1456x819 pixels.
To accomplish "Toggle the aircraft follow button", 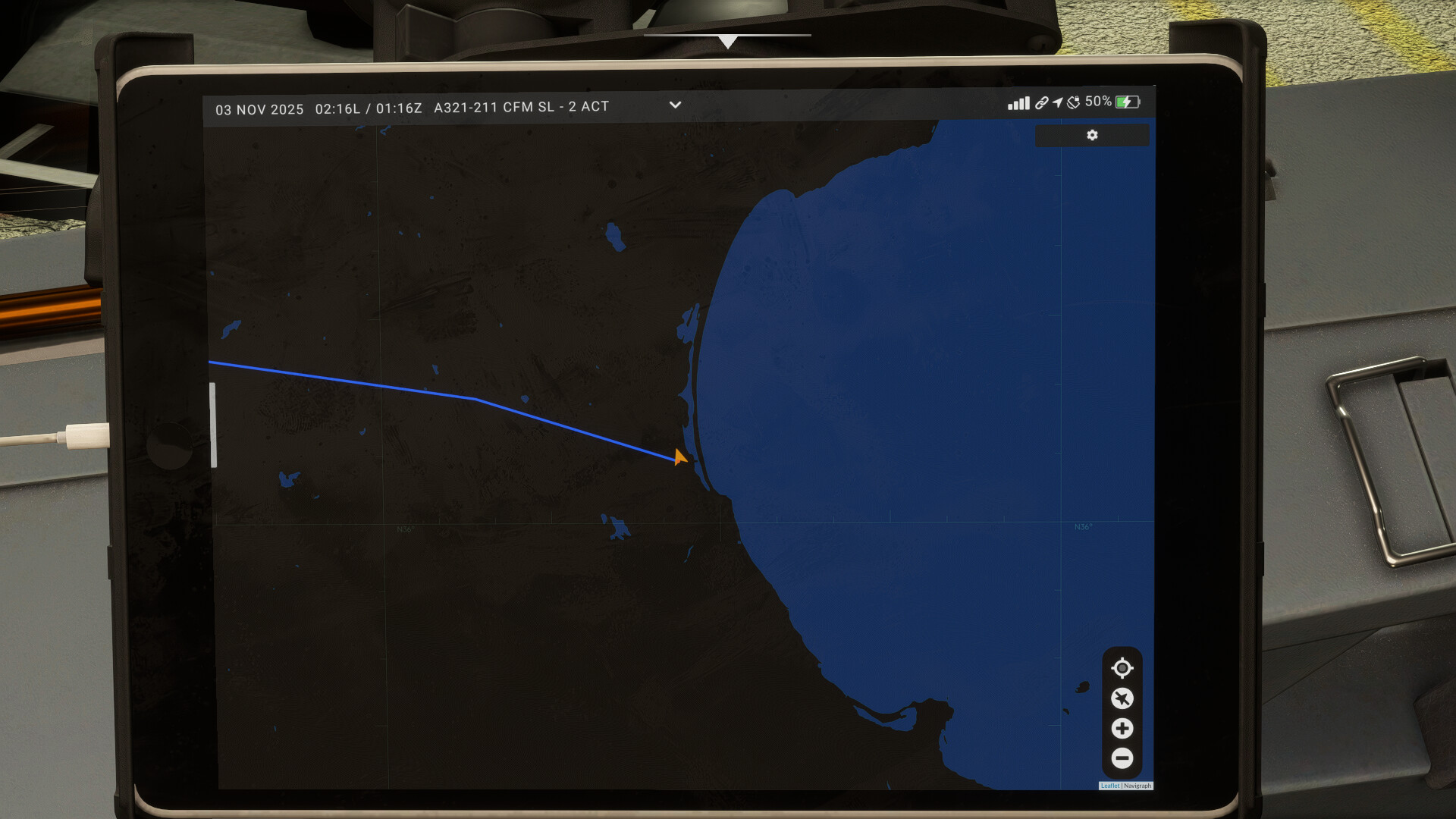I will pyautogui.click(x=1122, y=698).
